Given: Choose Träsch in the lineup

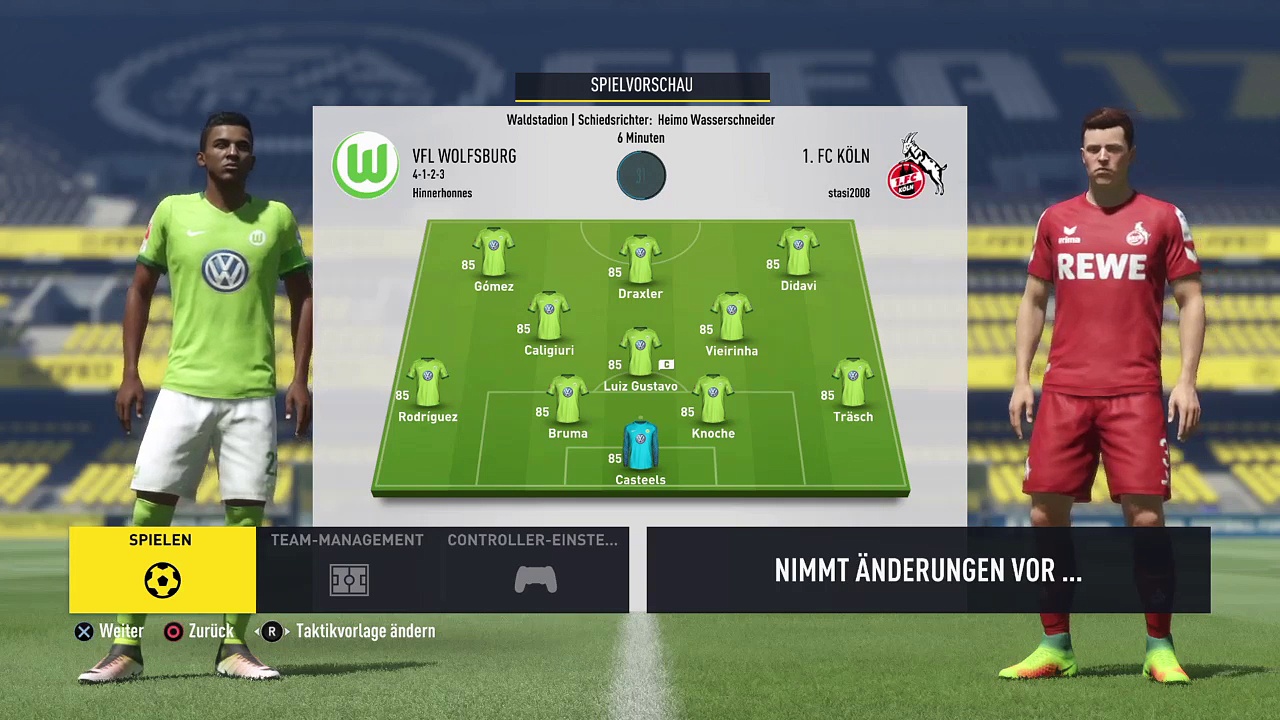Looking at the screenshot, I should coord(853,383).
